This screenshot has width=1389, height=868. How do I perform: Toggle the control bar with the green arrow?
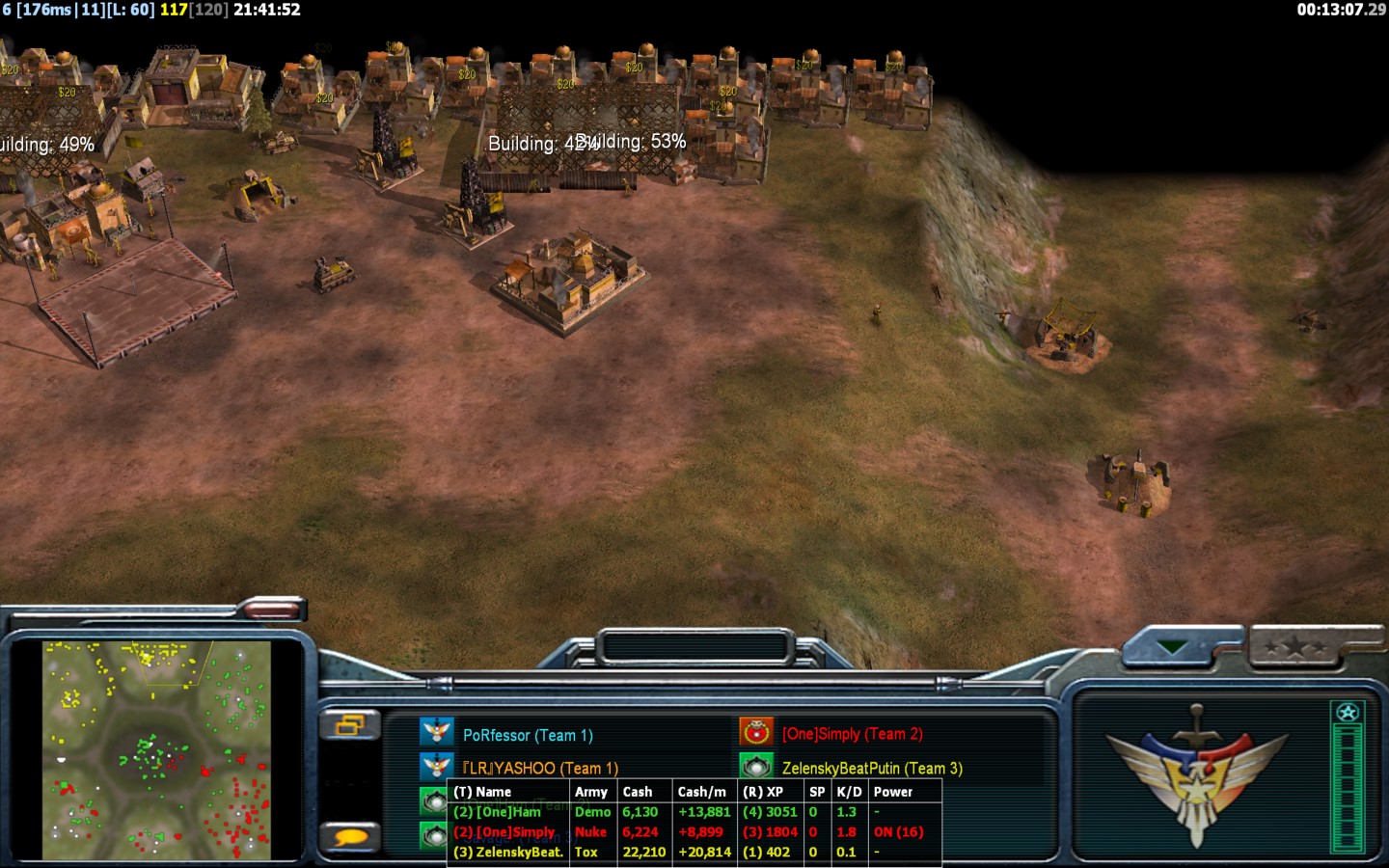click(x=1173, y=647)
